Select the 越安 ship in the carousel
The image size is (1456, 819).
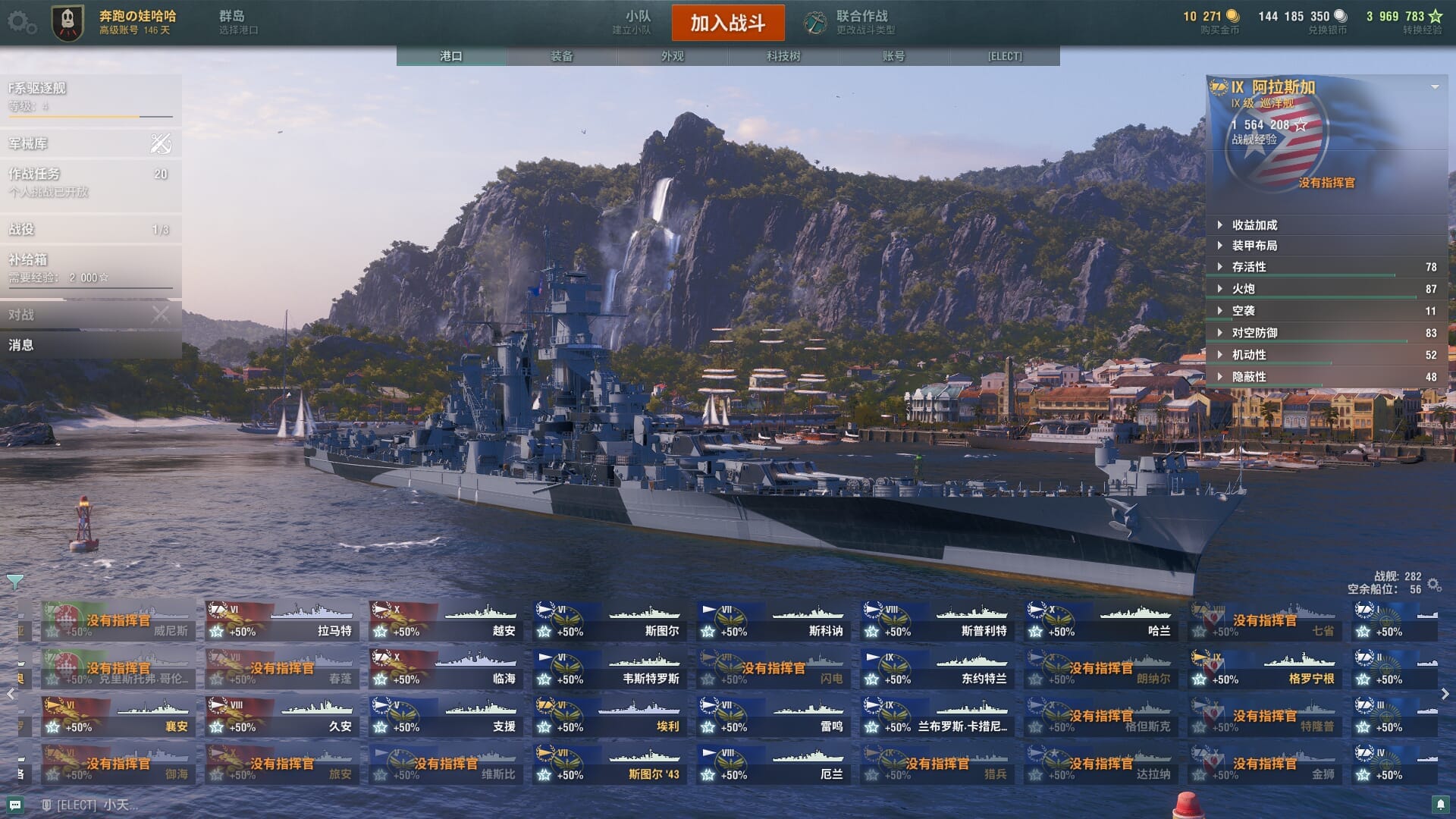point(445,621)
